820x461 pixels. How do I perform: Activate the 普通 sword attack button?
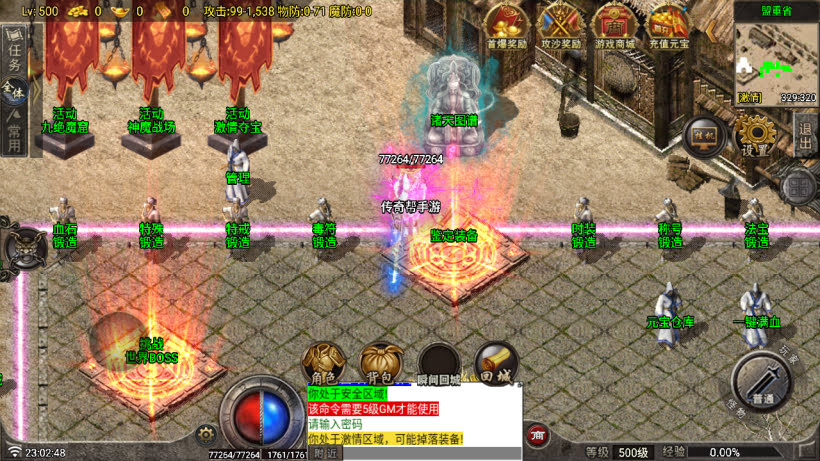pos(762,381)
